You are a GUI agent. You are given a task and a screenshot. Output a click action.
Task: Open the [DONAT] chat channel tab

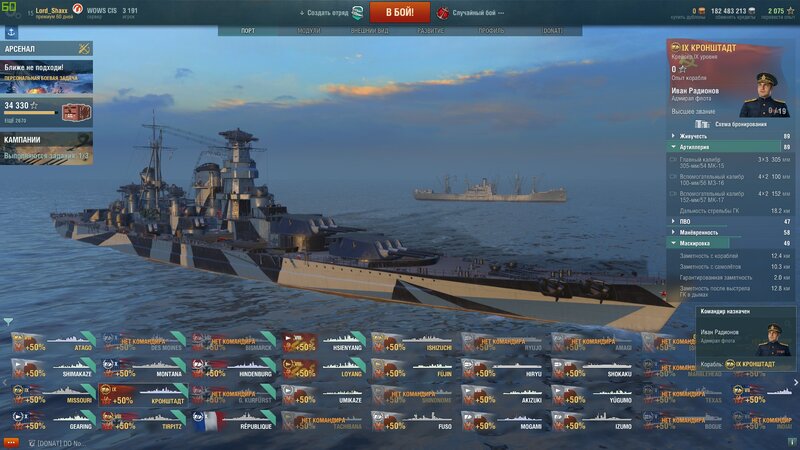point(62,442)
